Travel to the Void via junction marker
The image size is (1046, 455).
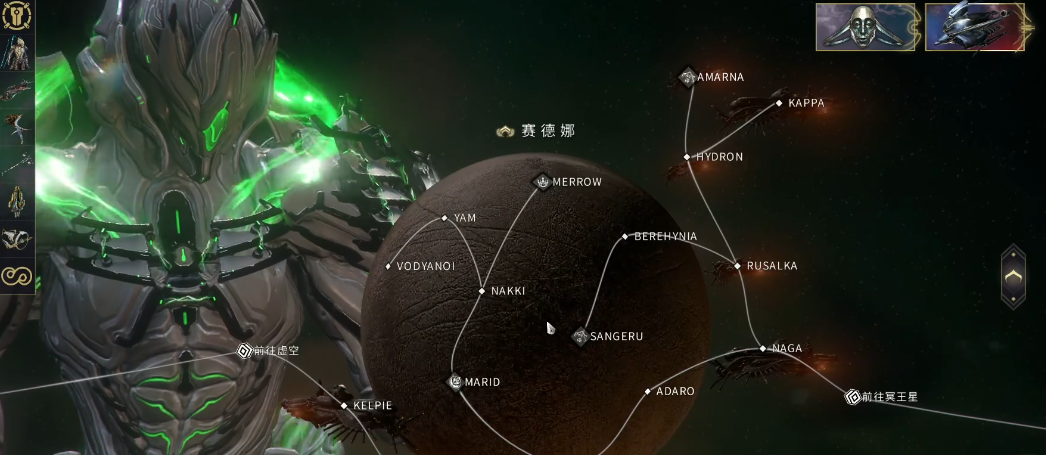(x=244, y=351)
